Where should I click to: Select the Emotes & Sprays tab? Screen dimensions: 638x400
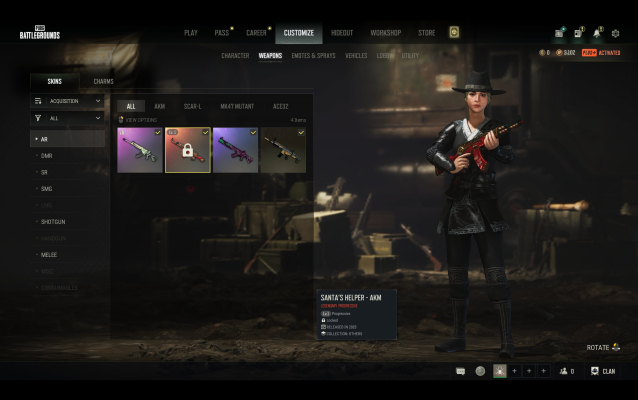pos(314,56)
